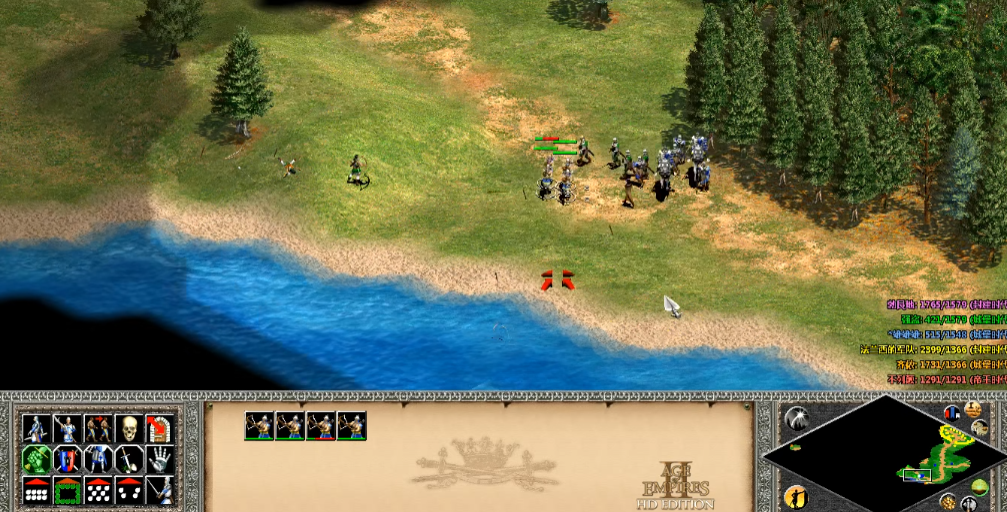
Task: Activate the signal flare button by minimap
Action: pos(797,418)
